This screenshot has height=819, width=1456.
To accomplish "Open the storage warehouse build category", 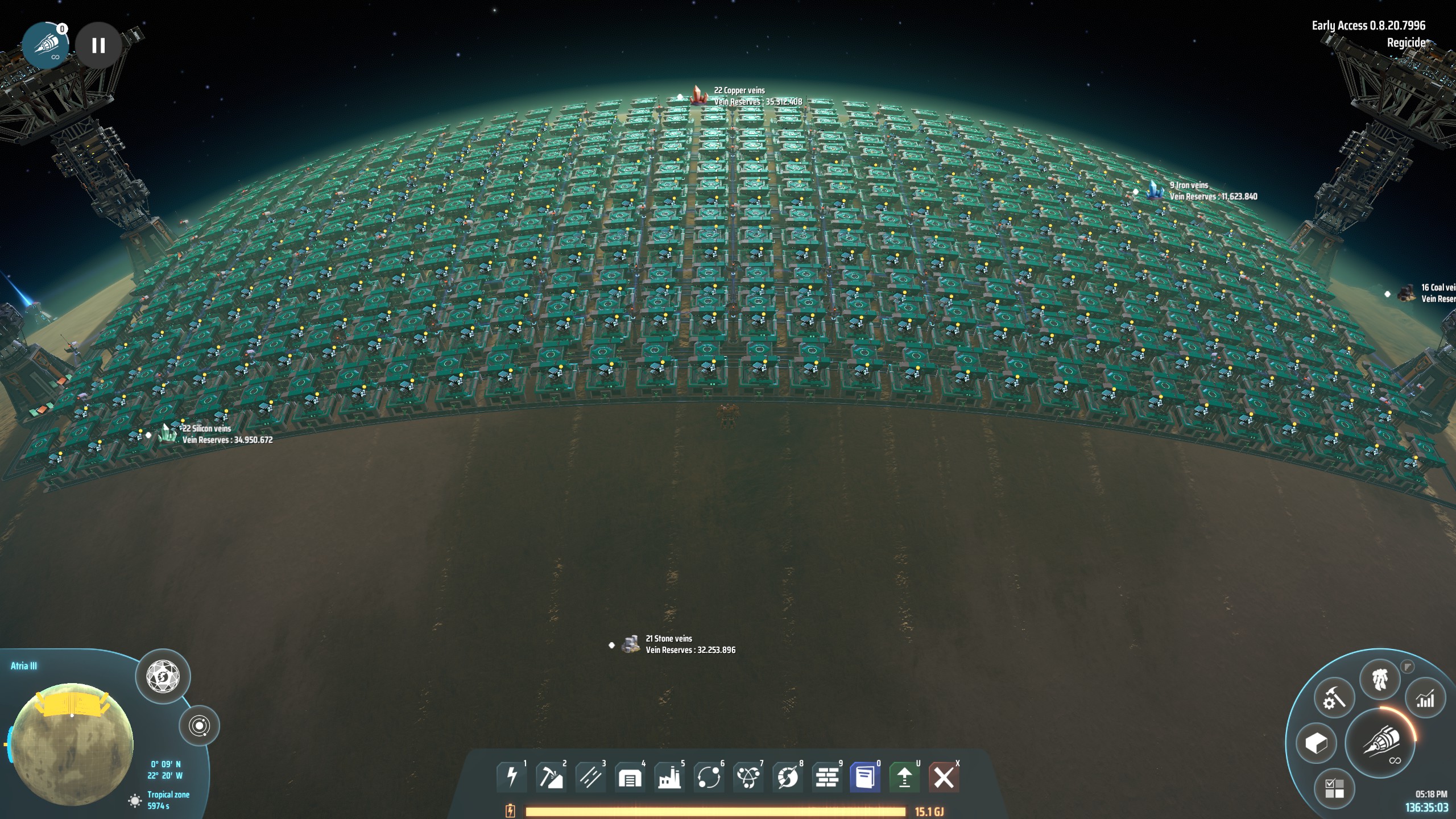I will [x=630, y=777].
